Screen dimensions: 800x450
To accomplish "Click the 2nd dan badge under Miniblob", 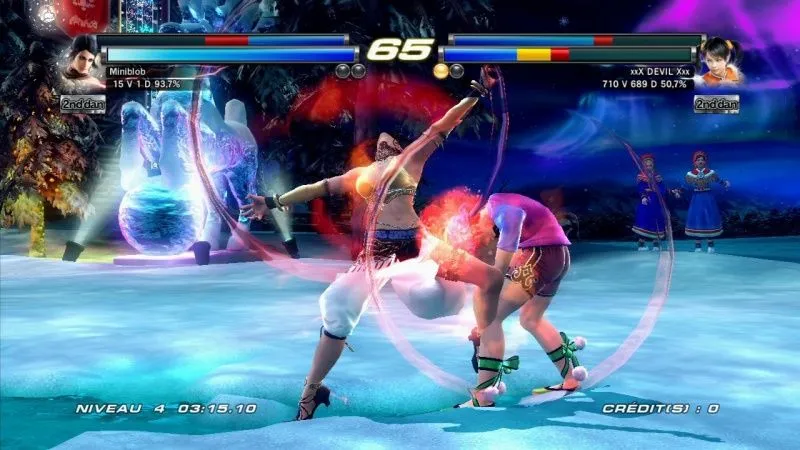I will [x=83, y=103].
